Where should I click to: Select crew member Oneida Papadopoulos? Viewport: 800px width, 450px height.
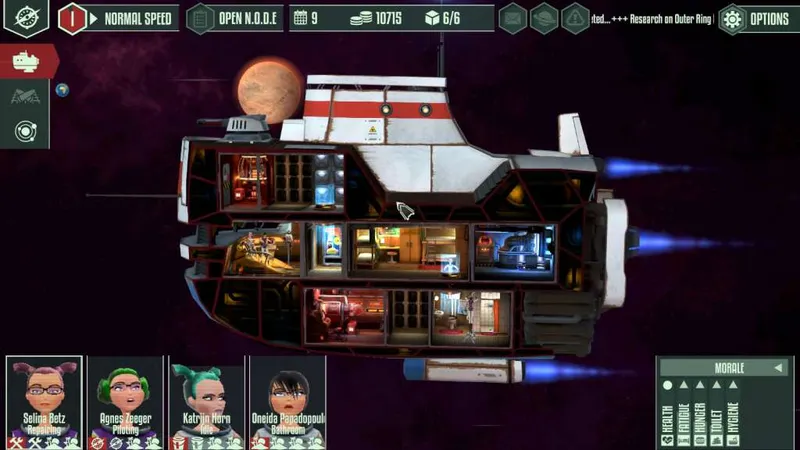click(x=288, y=402)
